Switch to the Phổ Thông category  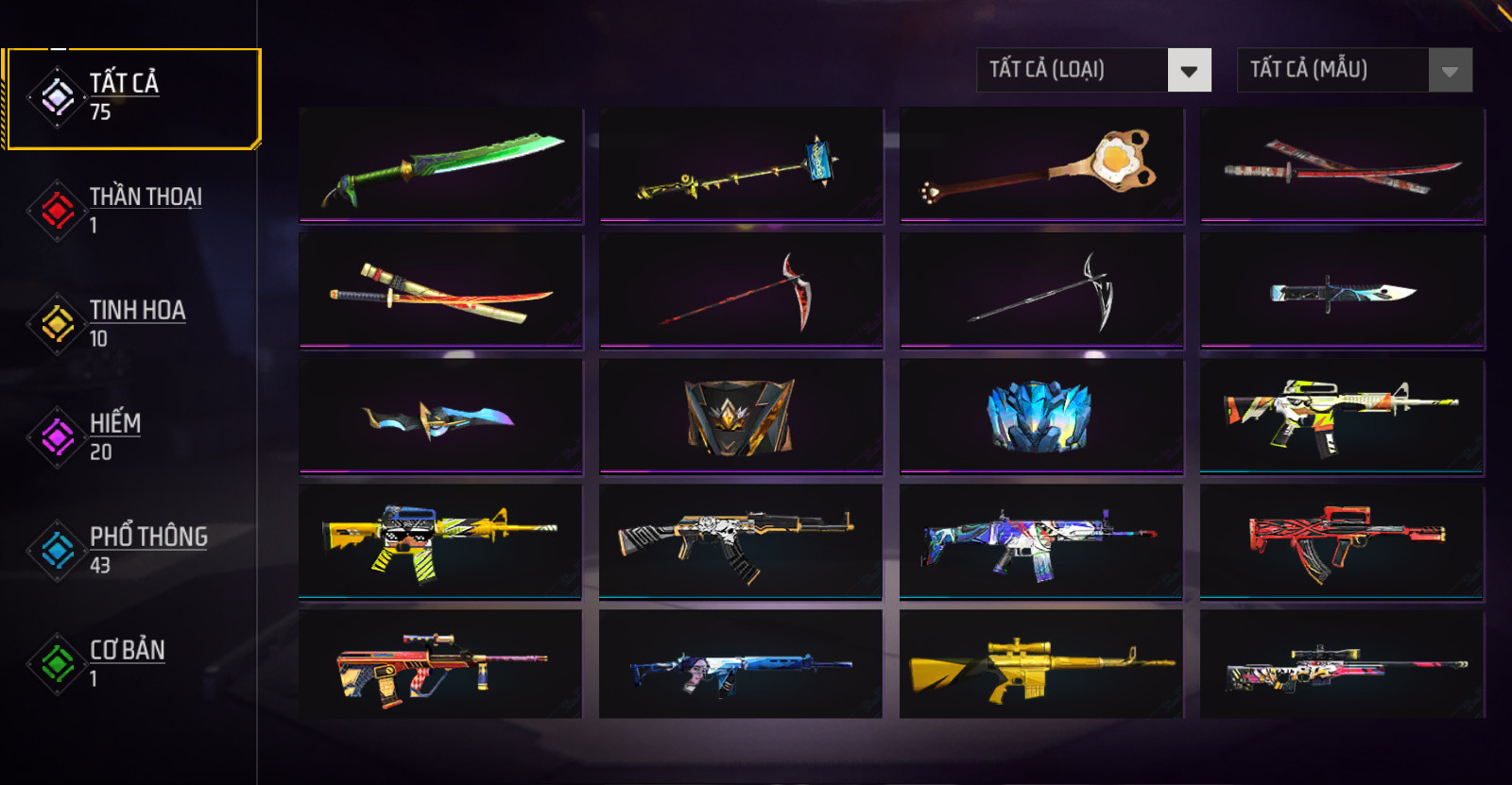coord(132,550)
